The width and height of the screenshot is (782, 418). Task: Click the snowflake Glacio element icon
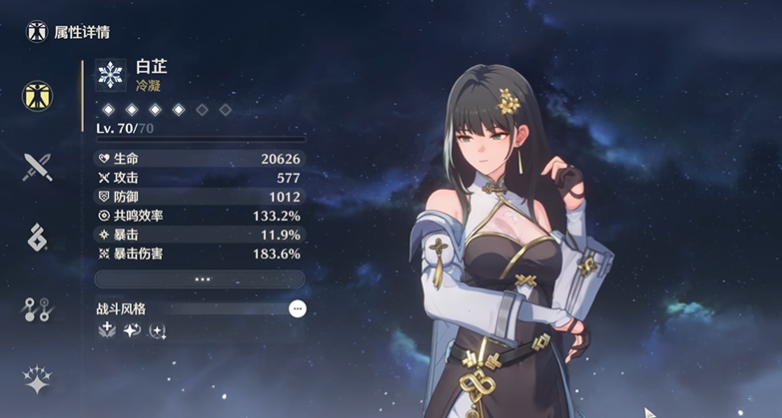coord(110,74)
